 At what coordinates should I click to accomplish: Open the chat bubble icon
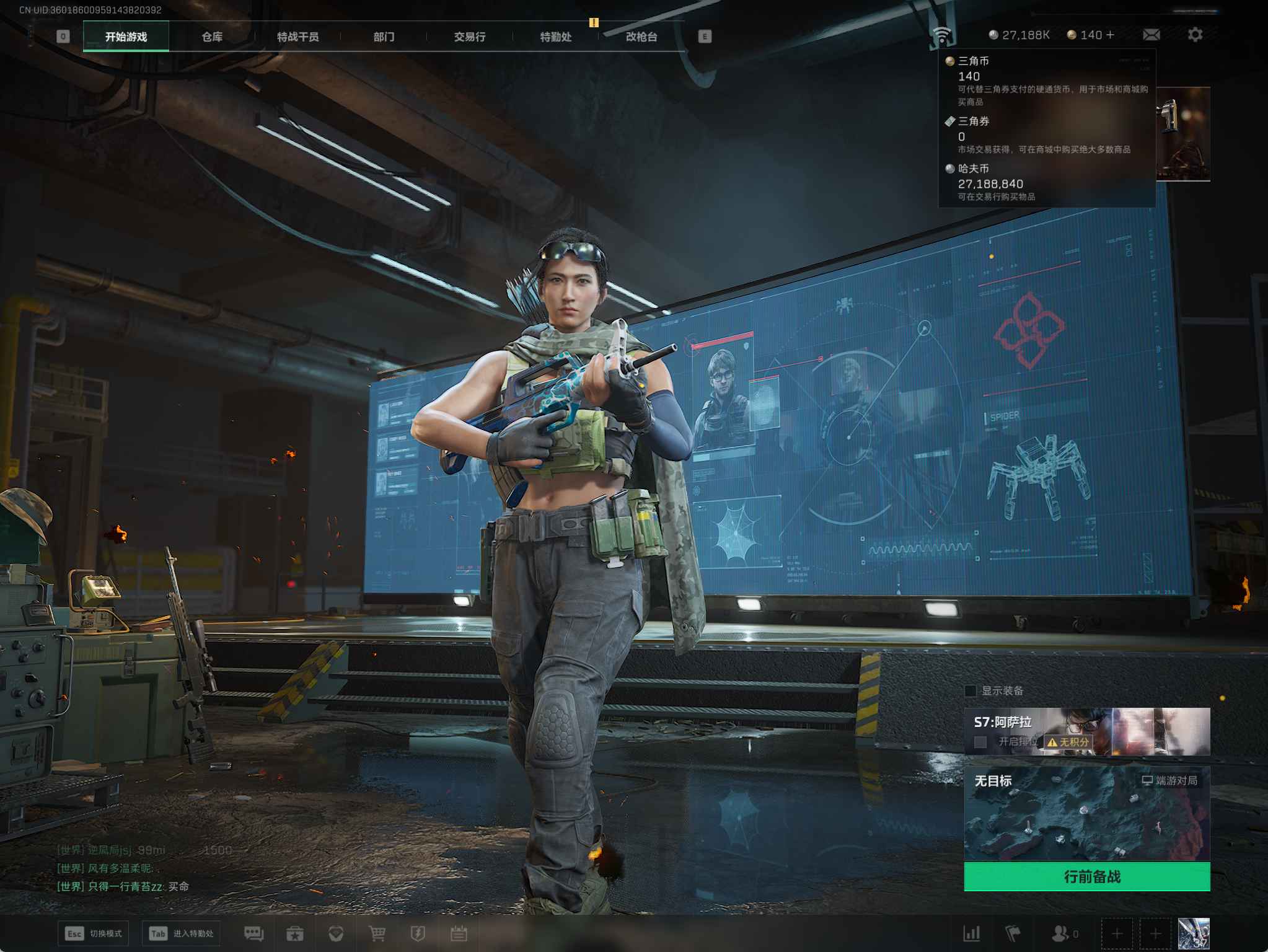[253, 933]
